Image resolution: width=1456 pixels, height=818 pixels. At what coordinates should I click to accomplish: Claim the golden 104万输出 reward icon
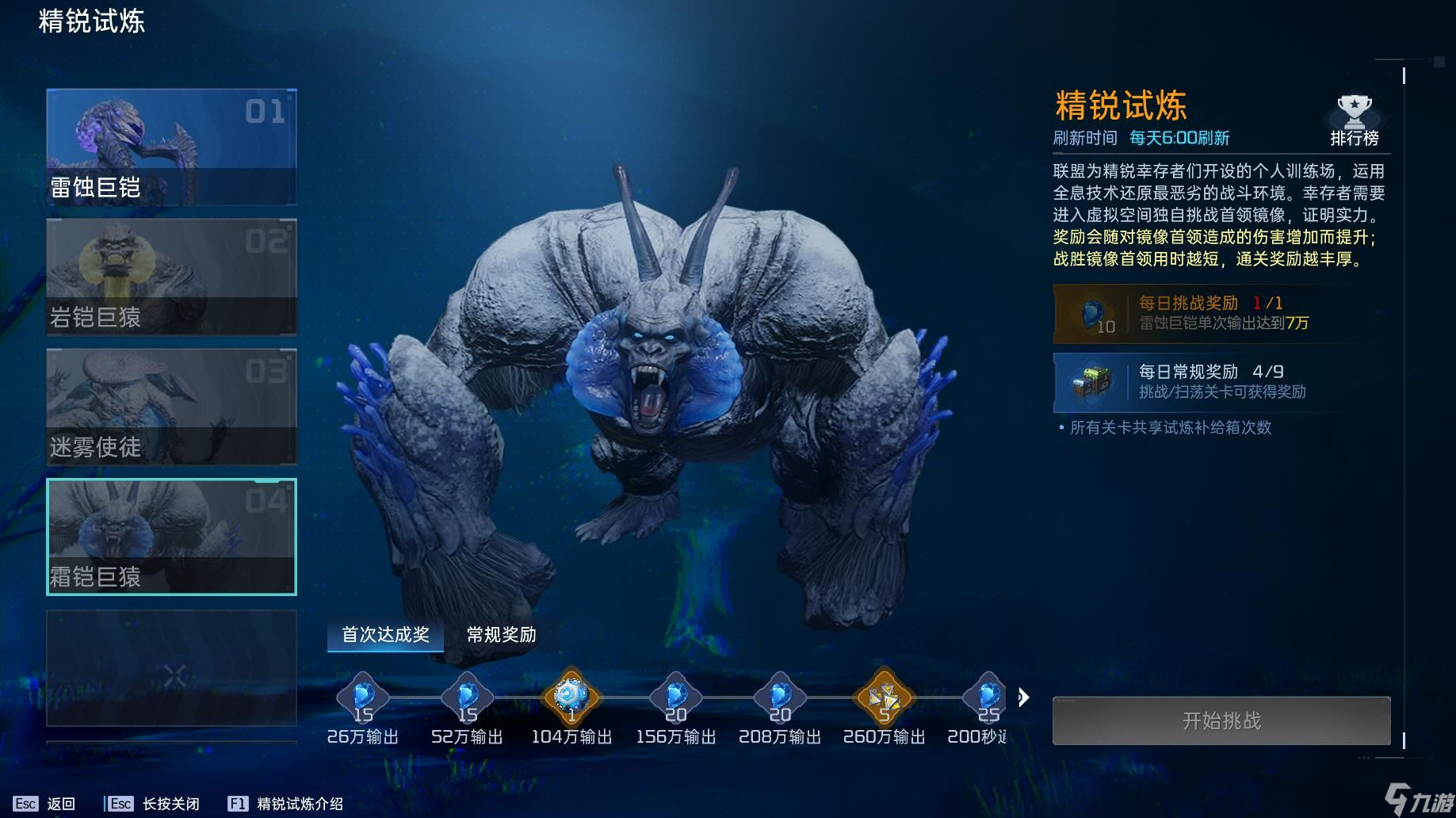[571, 698]
